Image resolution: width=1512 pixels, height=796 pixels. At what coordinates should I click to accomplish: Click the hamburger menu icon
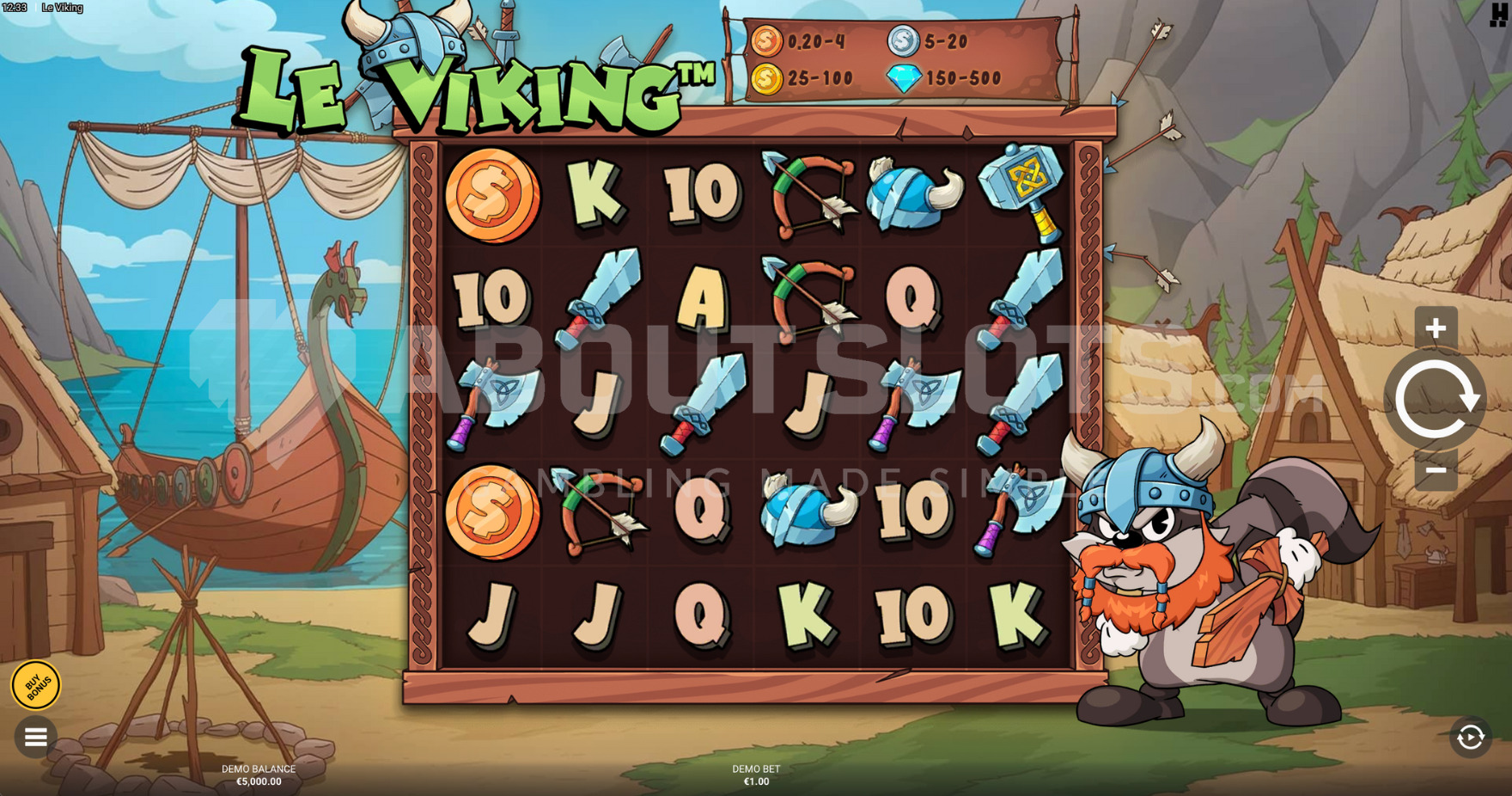35,737
